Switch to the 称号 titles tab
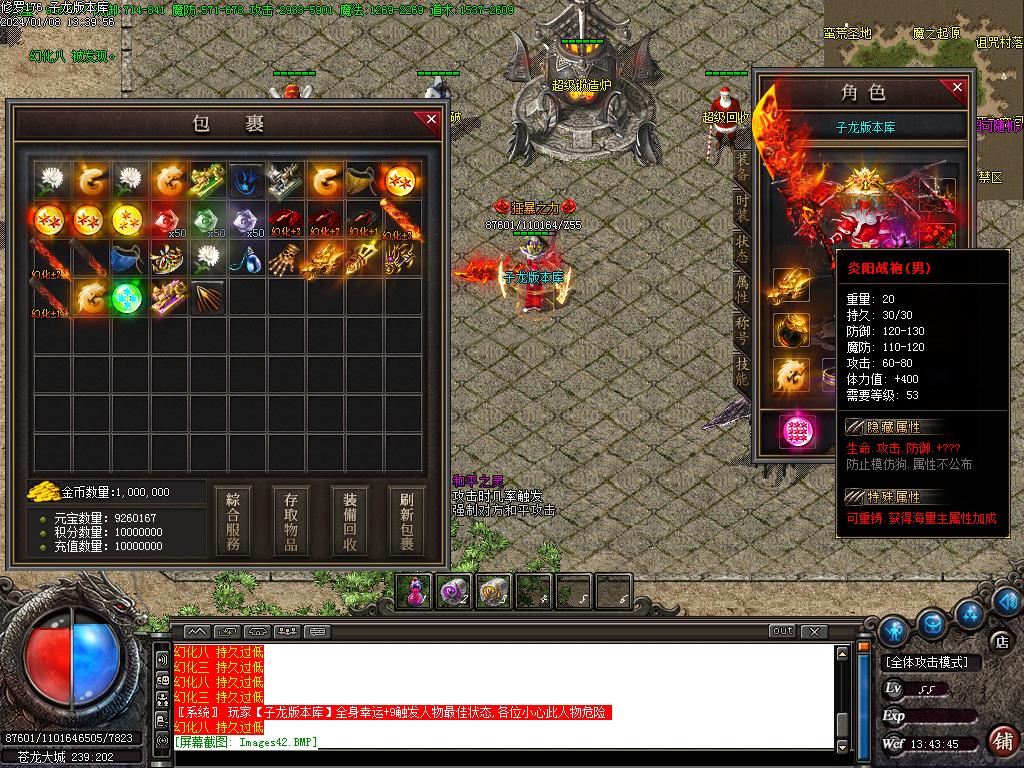Image resolution: width=1024 pixels, height=768 pixels. (741, 331)
